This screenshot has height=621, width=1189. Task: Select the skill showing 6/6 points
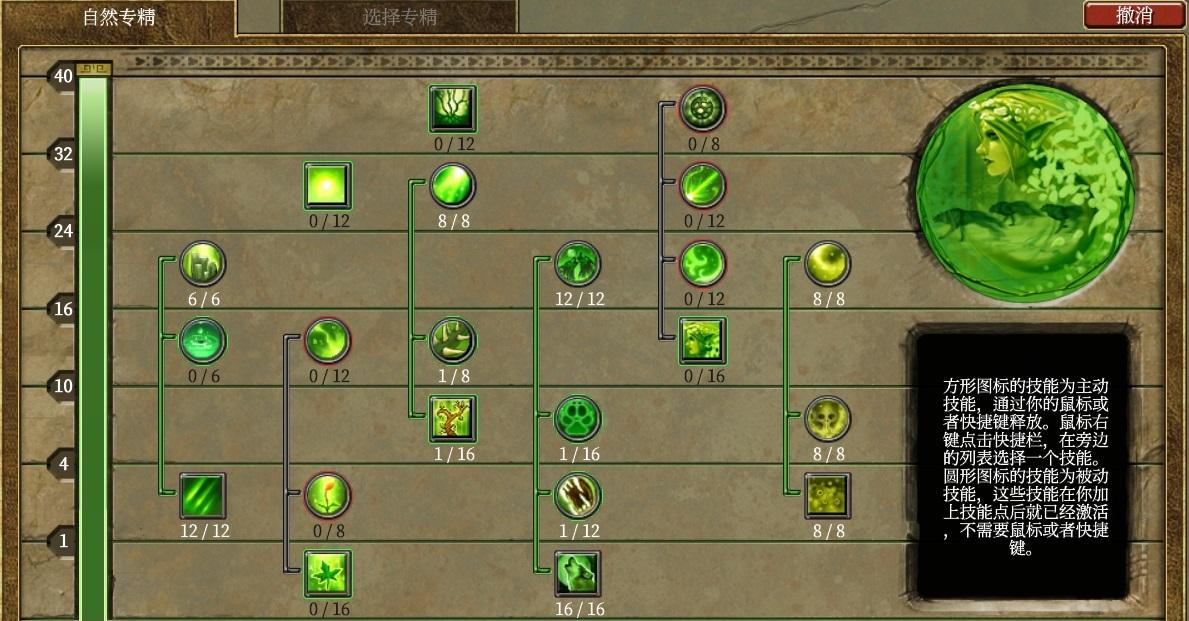pos(202,264)
